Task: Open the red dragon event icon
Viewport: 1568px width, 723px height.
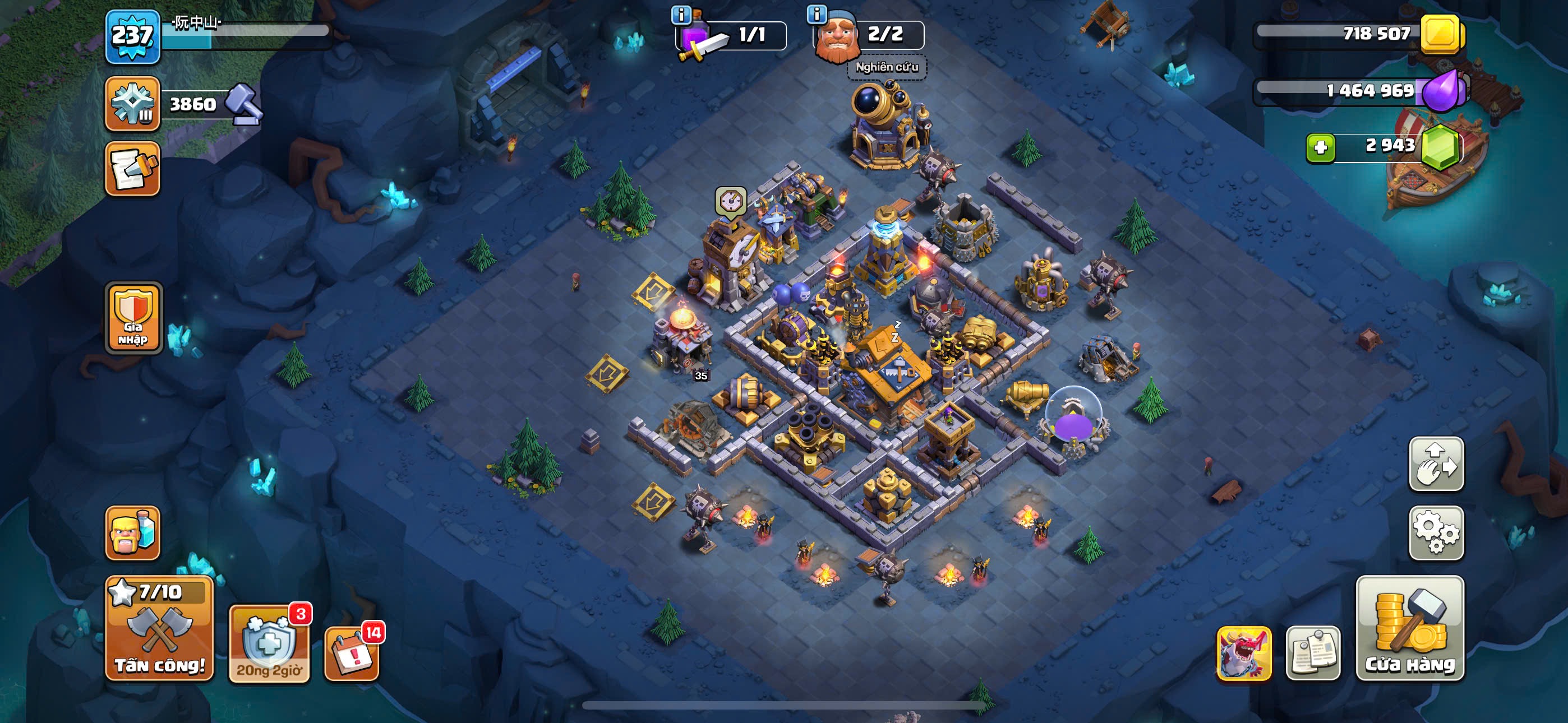Action: pos(1243,653)
